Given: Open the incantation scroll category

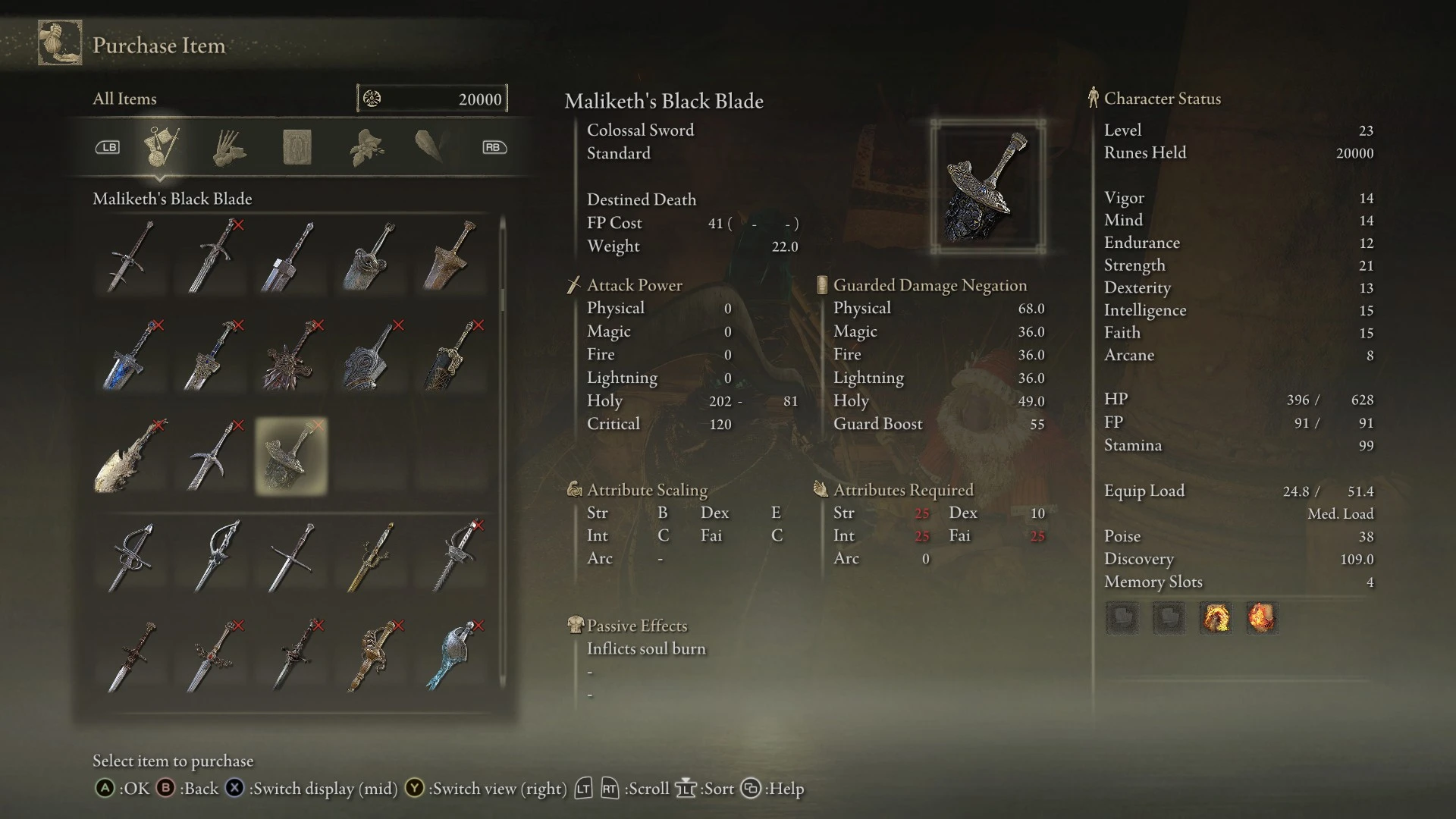Looking at the screenshot, I should [297, 146].
